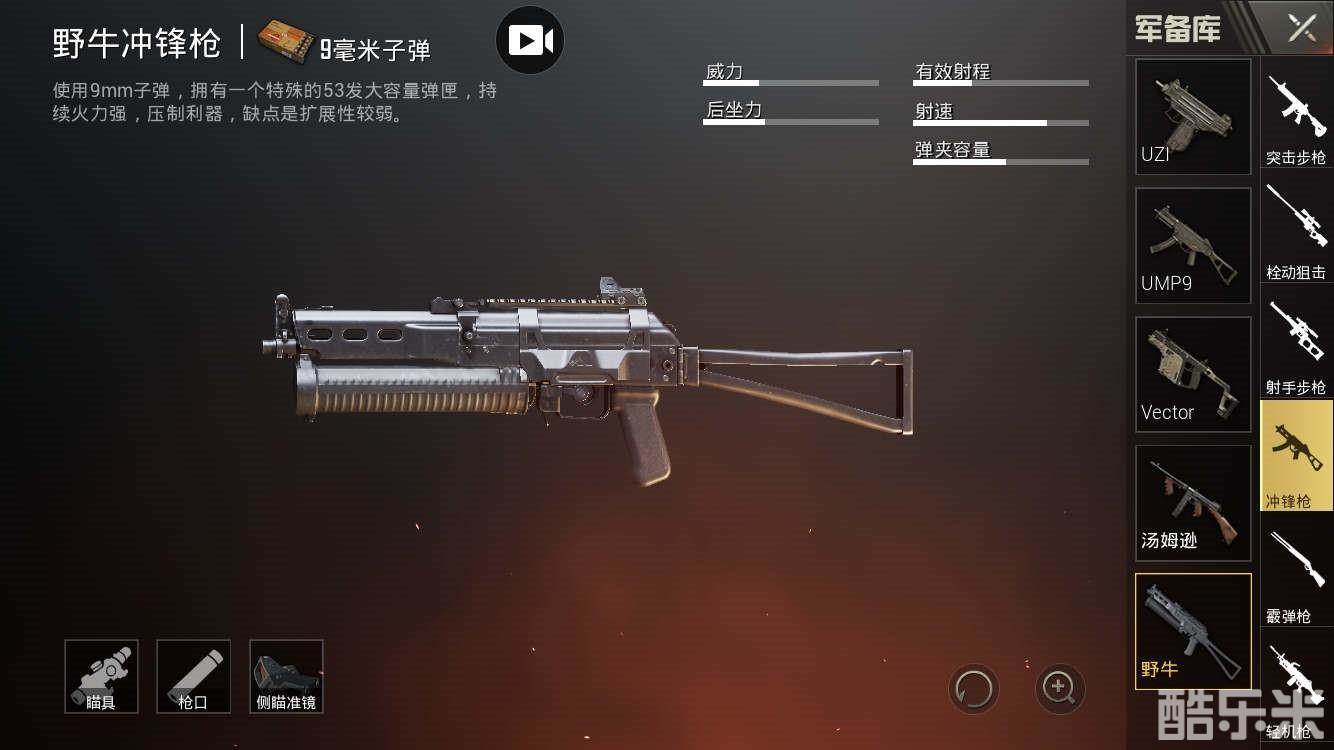Screen dimensions: 1334x750
Task: Choose the UMP9 submachine gun
Action: (1193, 245)
